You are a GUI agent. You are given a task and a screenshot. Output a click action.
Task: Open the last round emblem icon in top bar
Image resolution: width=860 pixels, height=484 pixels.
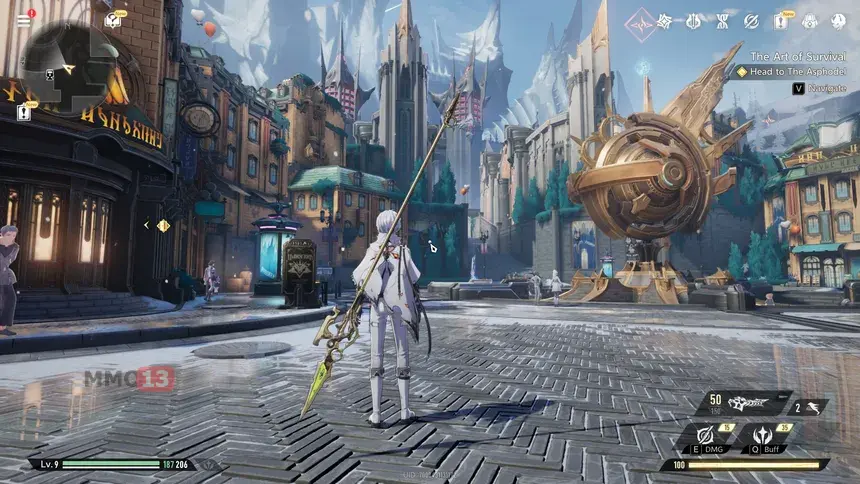tap(837, 21)
